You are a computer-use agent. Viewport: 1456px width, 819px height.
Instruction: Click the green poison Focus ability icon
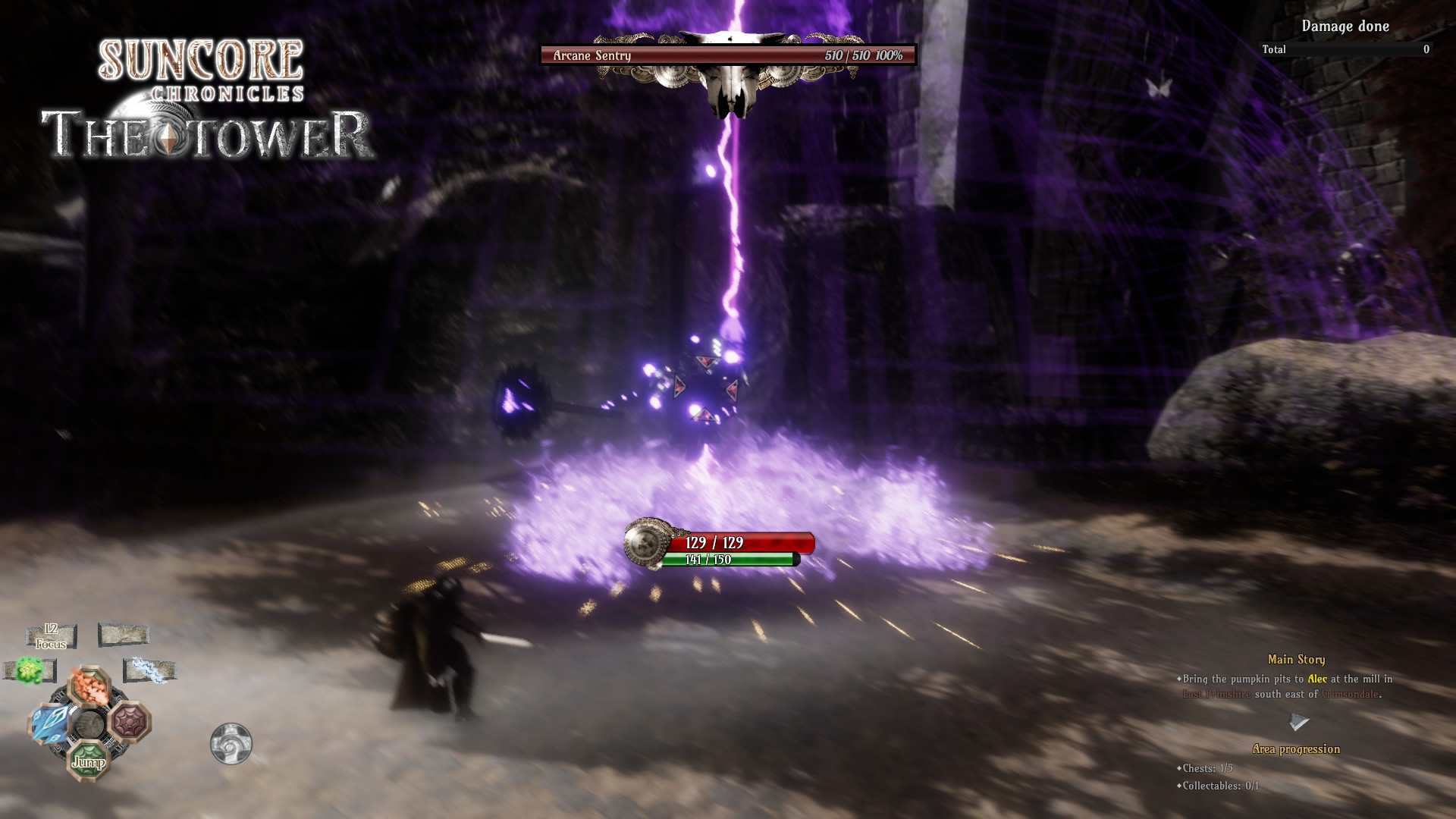(x=27, y=670)
